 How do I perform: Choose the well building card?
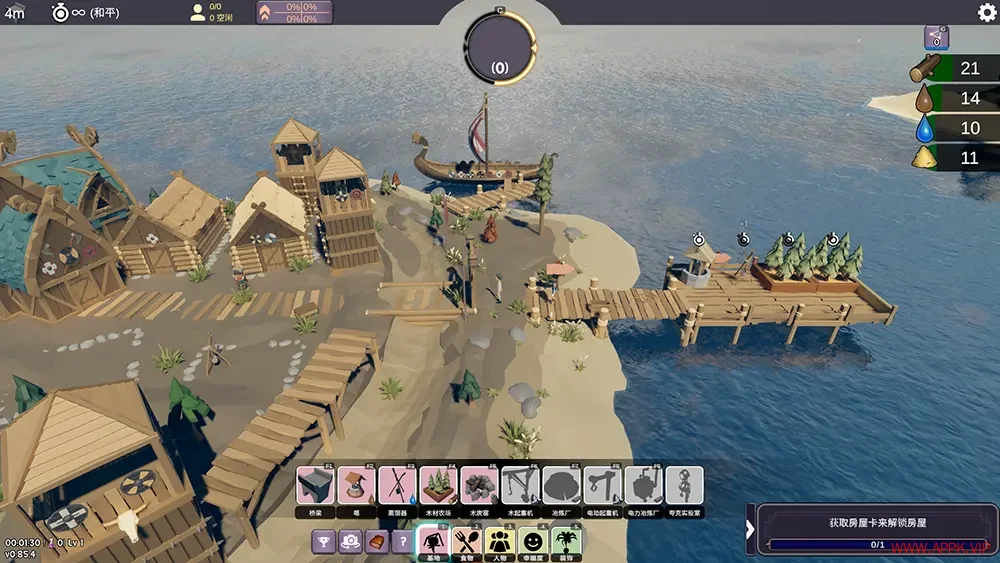coord(357,486)
